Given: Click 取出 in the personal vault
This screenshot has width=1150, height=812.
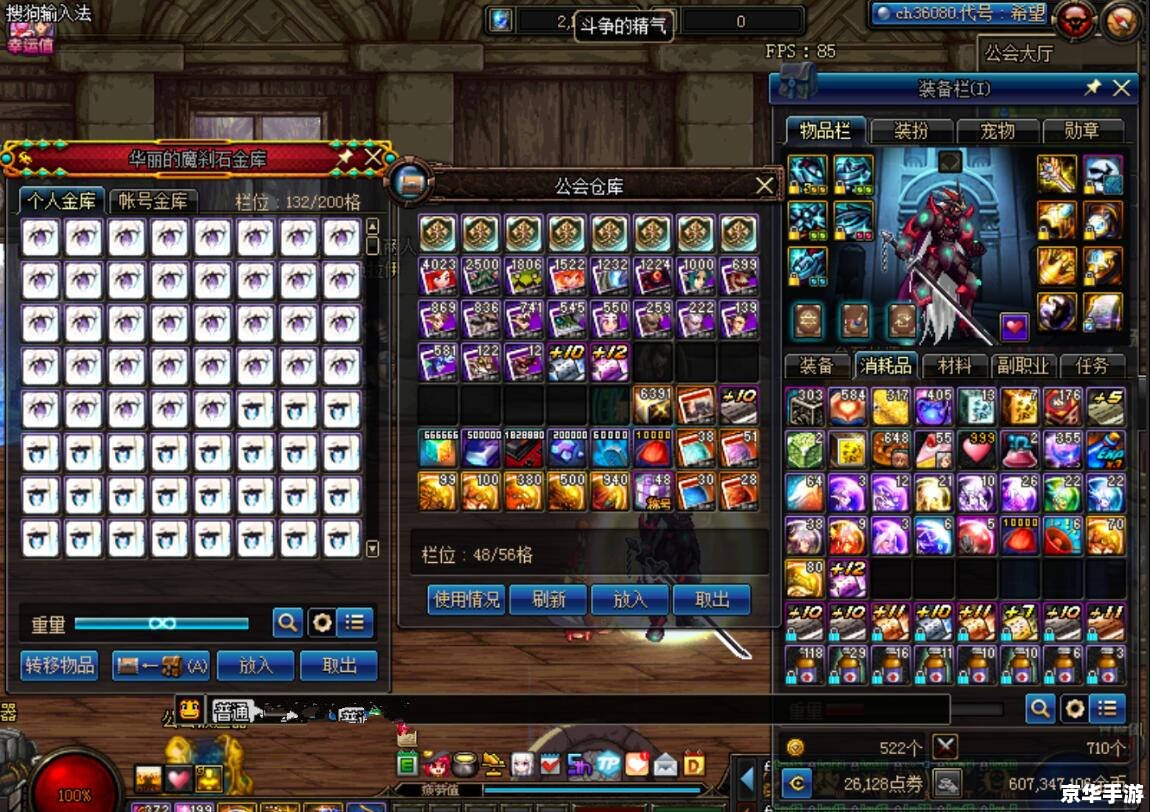Looking at the screenshot, I should (339, 665).
